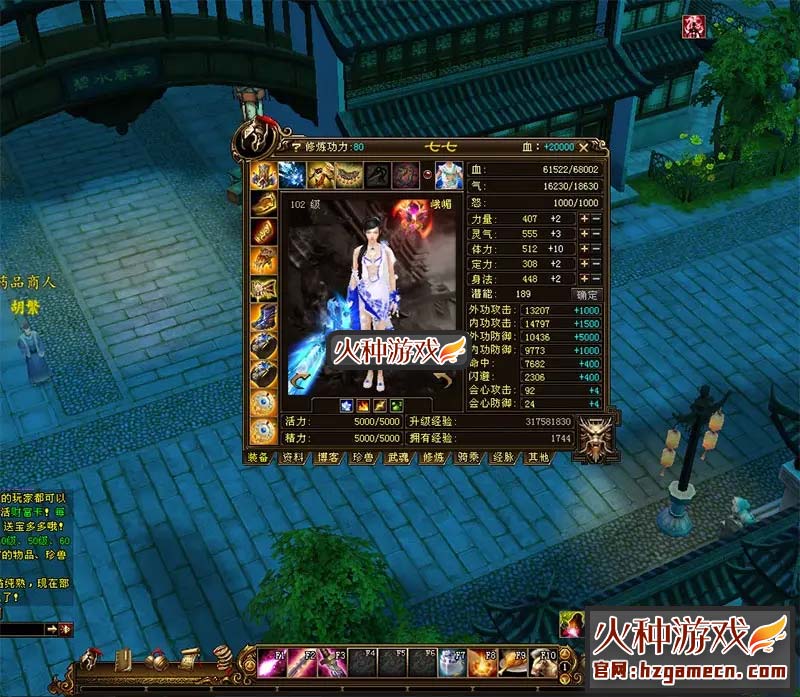This screenshot has width=800, height=697.
Task: Select the 其他 tab
Action: [537, 458]
